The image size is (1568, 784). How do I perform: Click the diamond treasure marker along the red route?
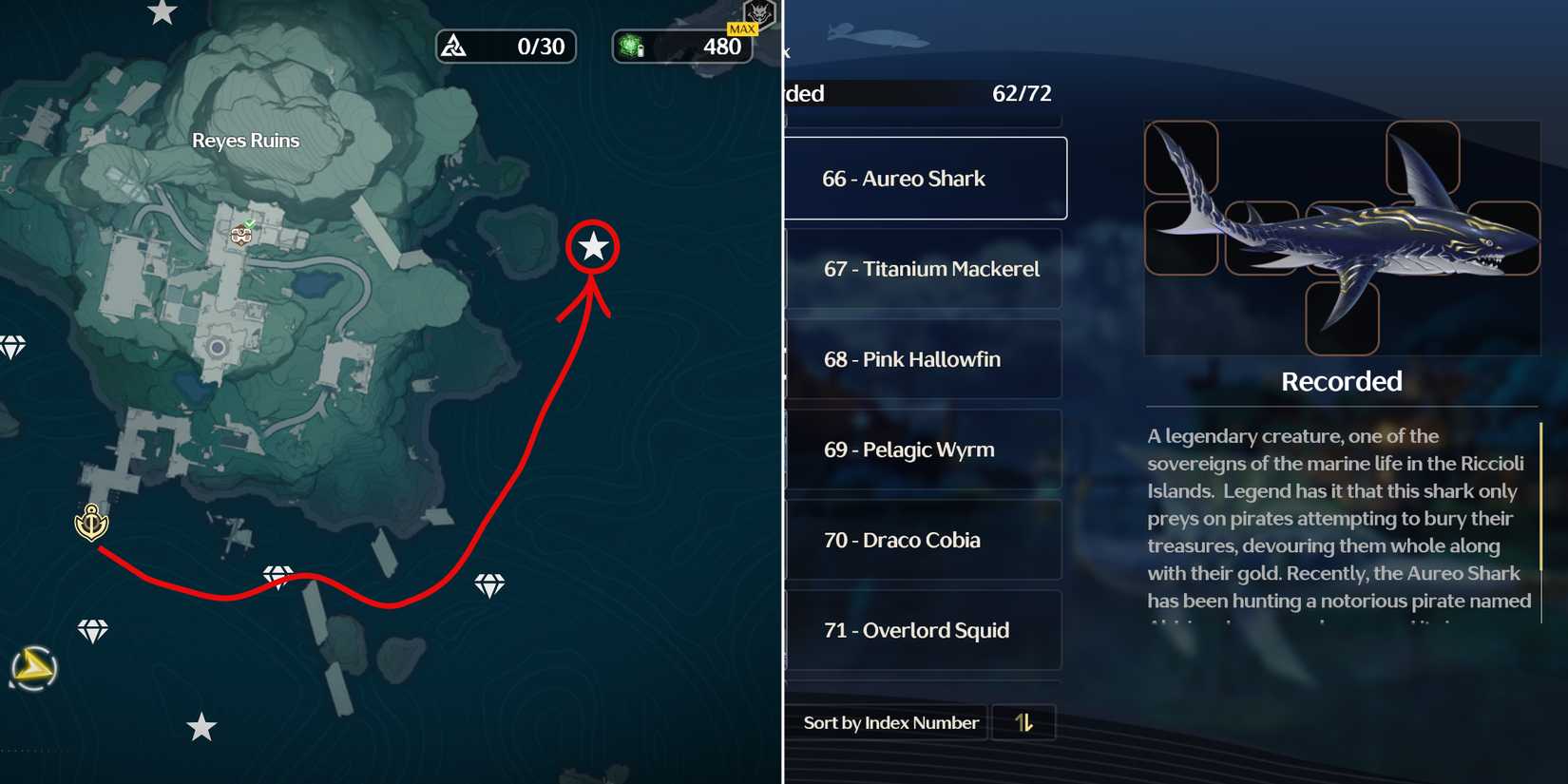[x=278, y=576]
